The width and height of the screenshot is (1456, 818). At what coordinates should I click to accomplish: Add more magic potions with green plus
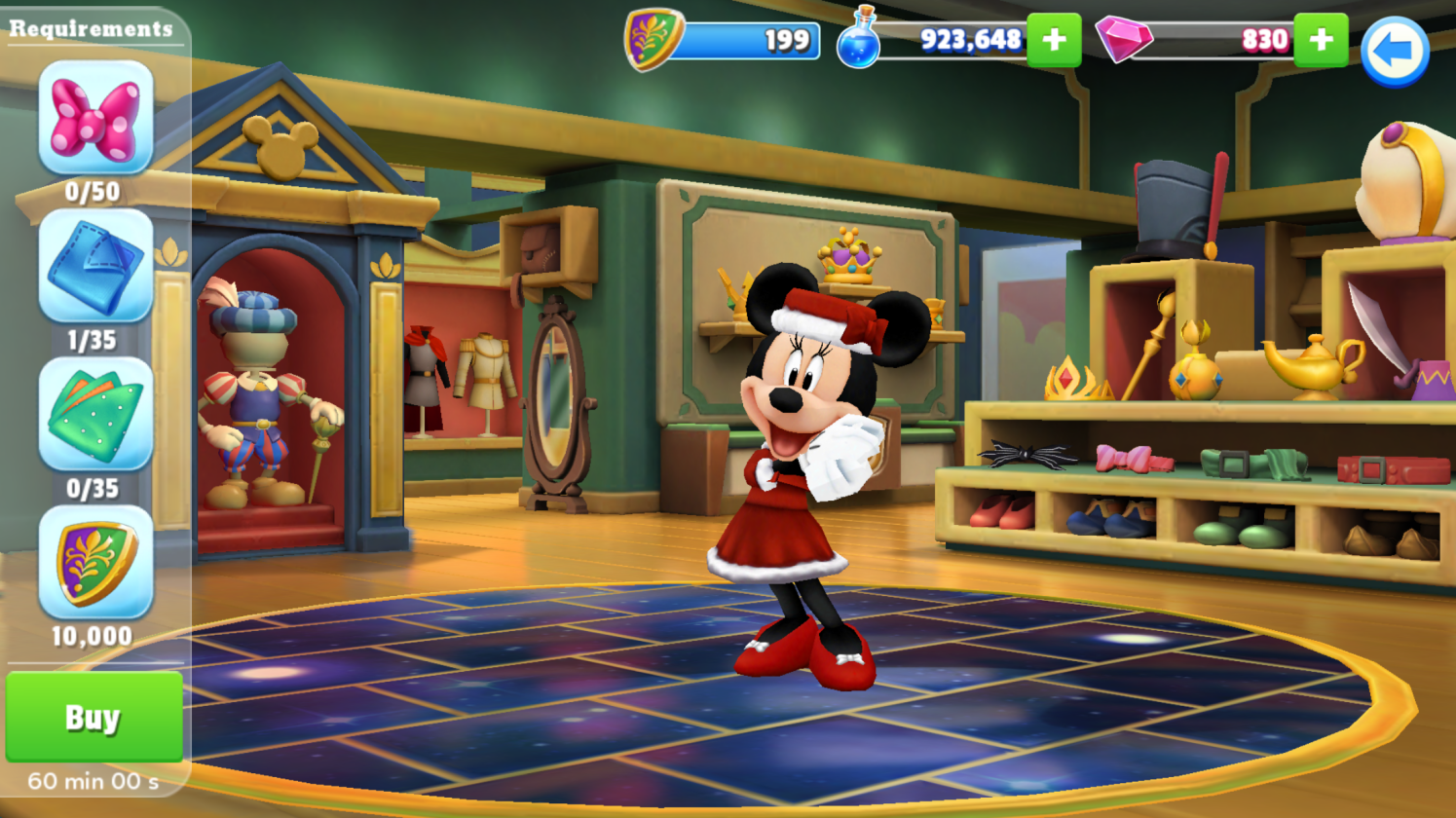coord(1054,40)
